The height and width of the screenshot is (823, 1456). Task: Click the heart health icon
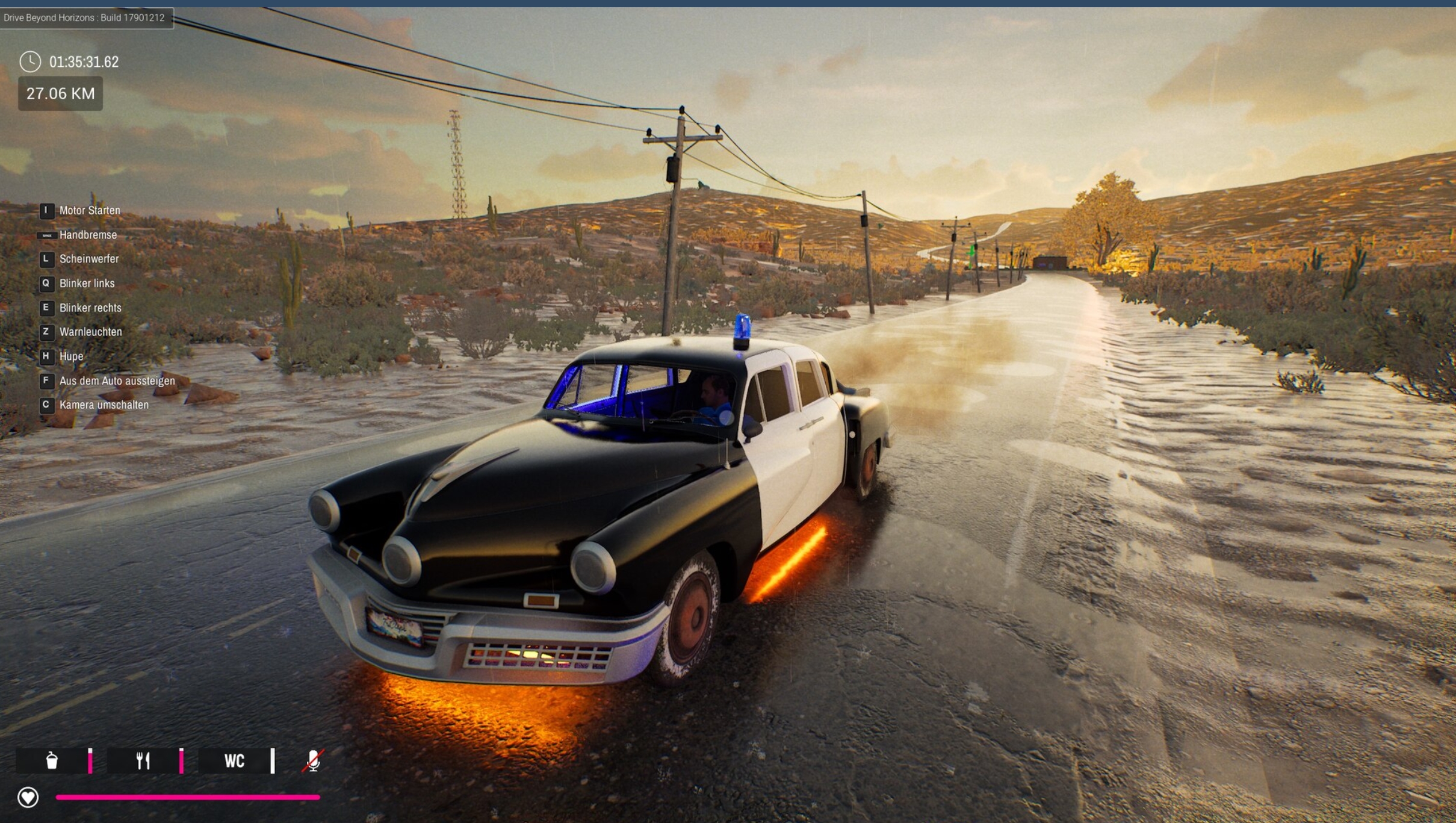coord(28,797)
